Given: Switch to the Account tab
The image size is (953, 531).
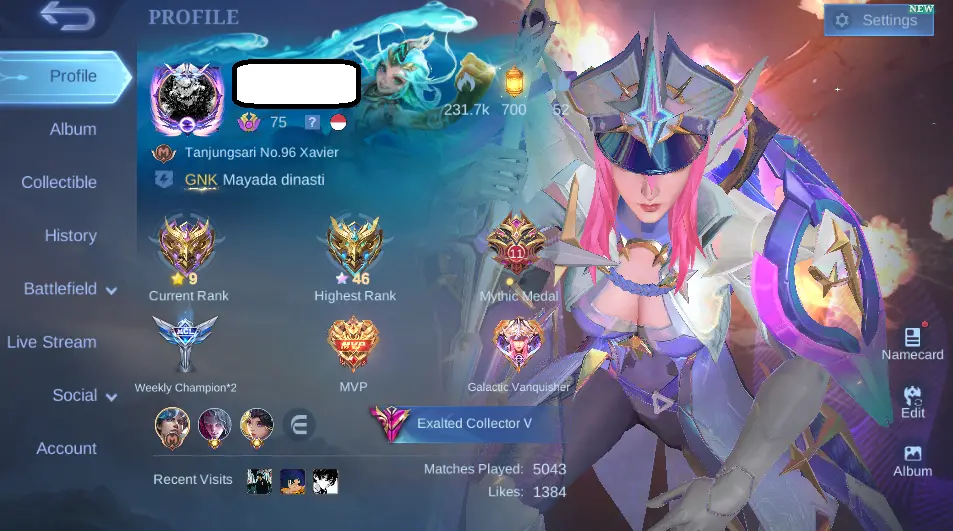Looking at the screenshot, I should 66,448.
